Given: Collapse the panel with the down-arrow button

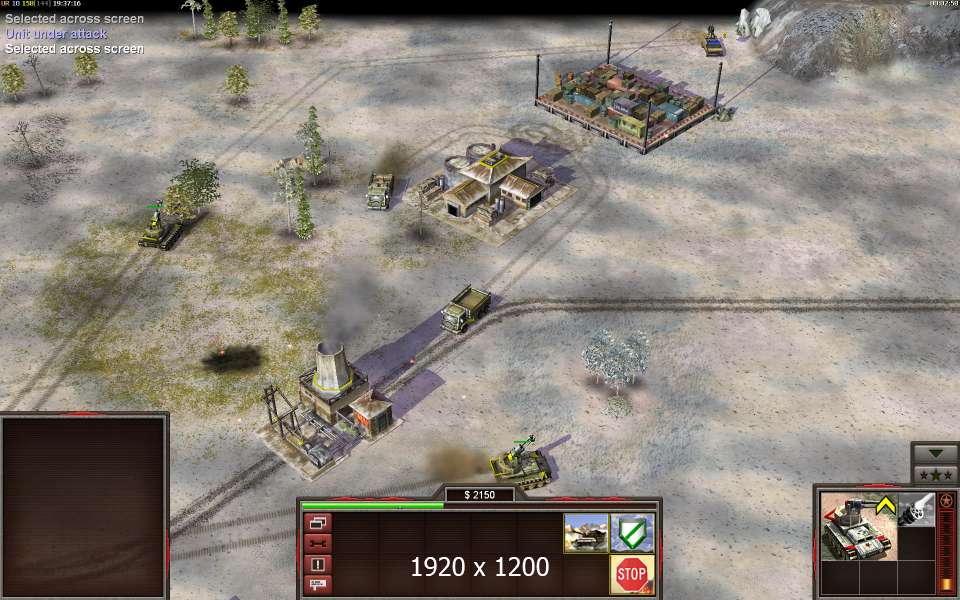Looking at the screenshot, I should (935, 452).
